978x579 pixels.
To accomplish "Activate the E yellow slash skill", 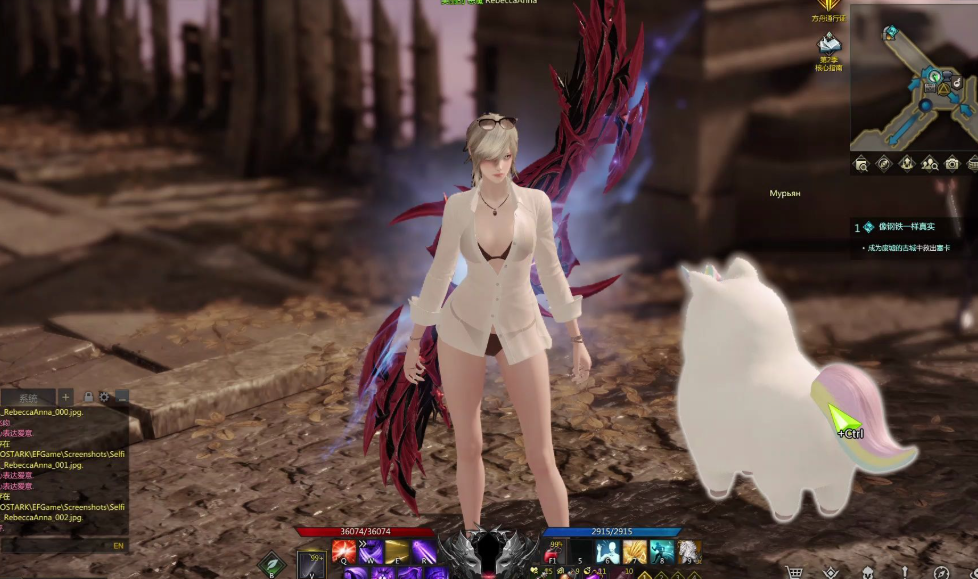I will 397,552.
